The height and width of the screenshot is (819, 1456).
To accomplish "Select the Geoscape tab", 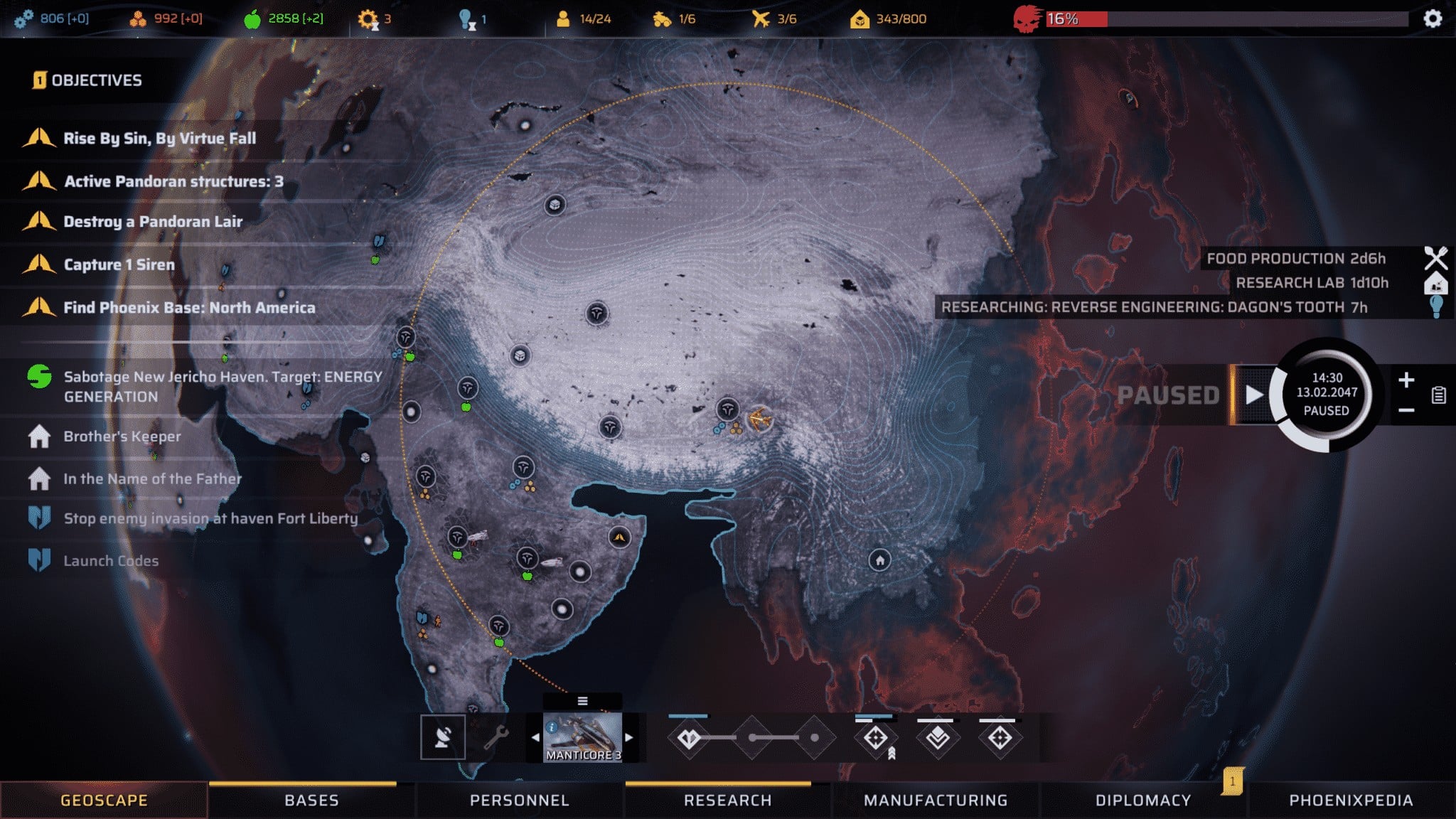I will [x=104, y=801].
